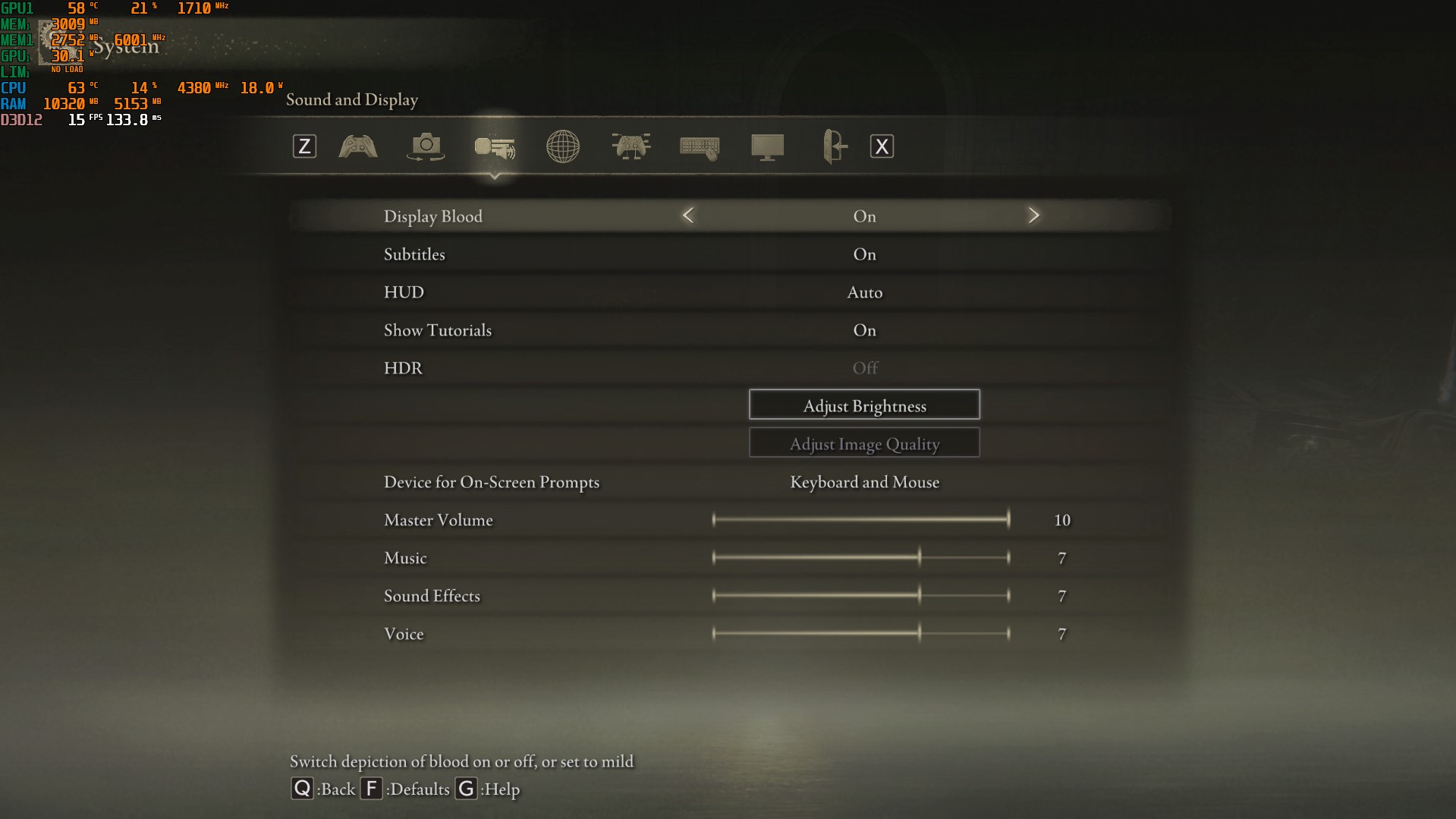Open the Network settings globe icon
1456x819 pixels.
[x=562, y=146]
